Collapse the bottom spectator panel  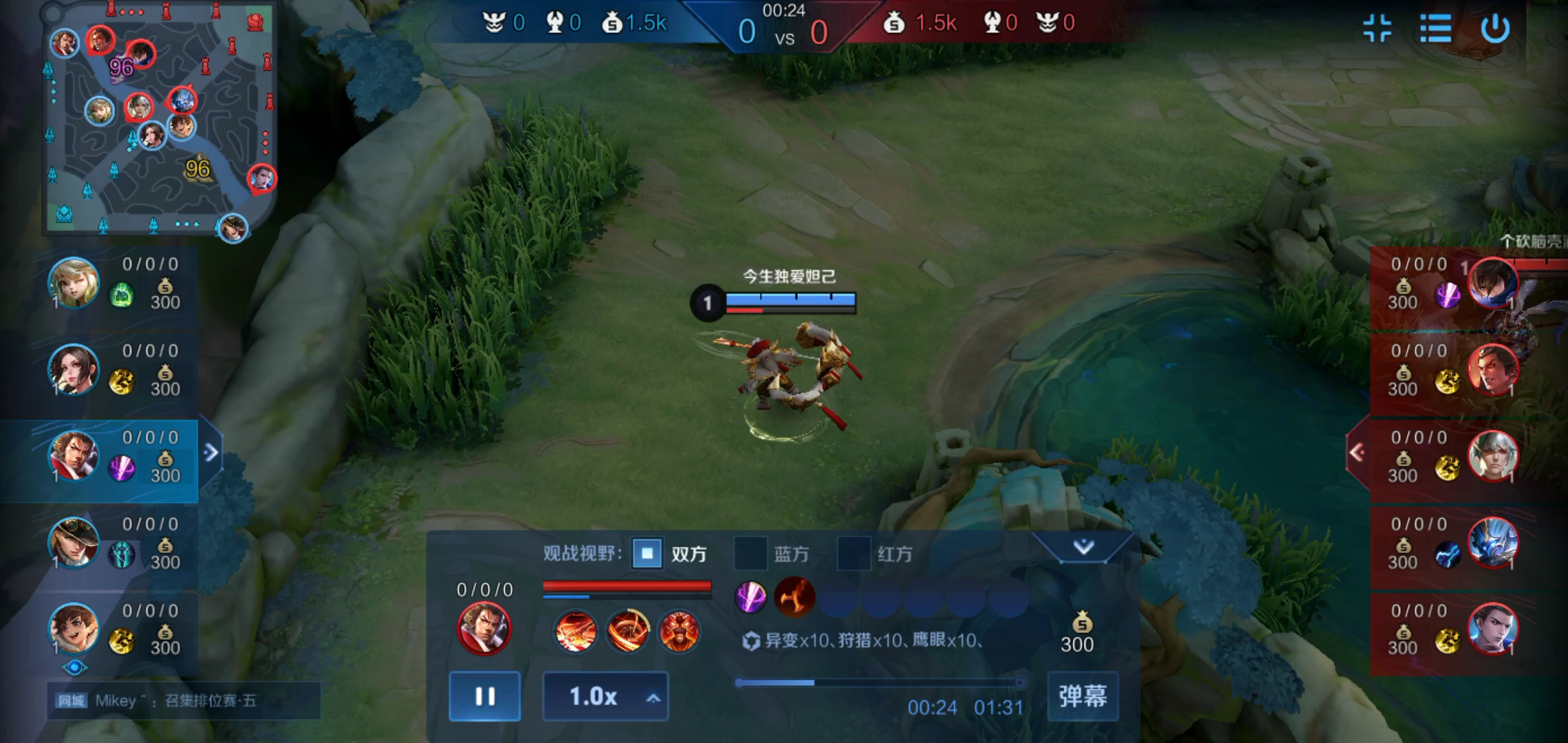pos(1083,547)
